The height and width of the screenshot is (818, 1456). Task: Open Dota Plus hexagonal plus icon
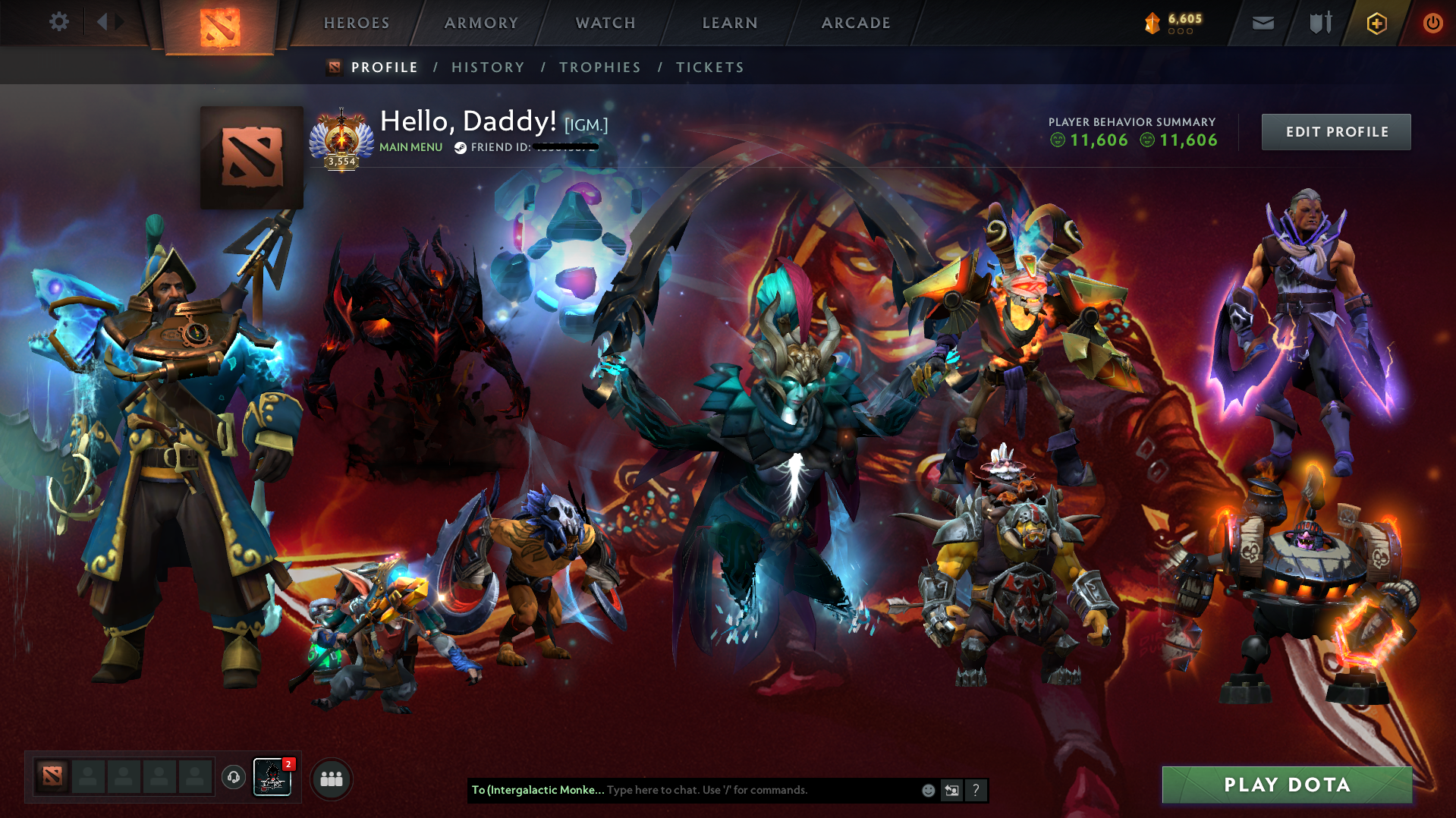[x=1376, y=23]
